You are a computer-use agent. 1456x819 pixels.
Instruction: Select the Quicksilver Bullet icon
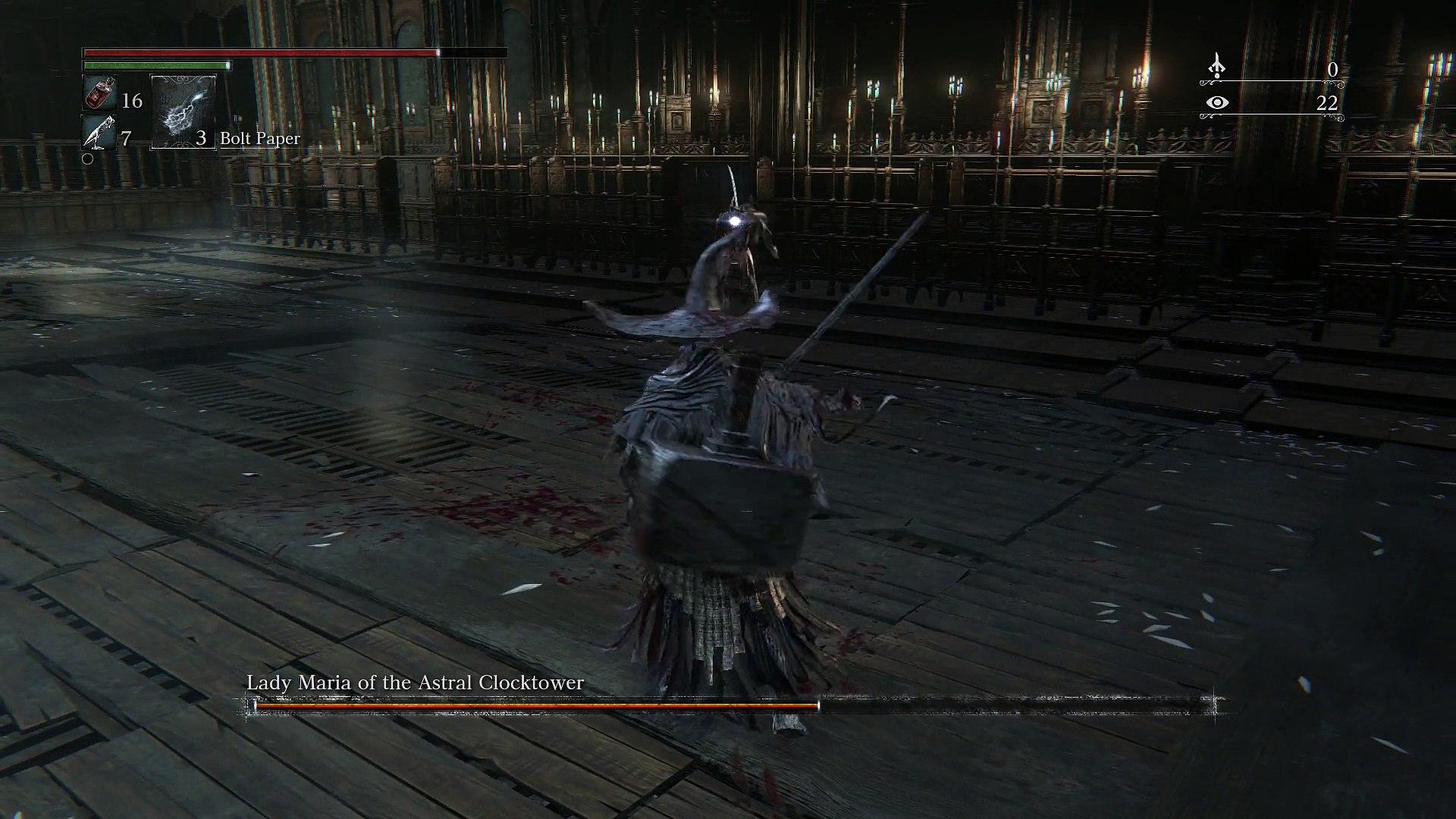pyautogui.click(x=99, y=134)
